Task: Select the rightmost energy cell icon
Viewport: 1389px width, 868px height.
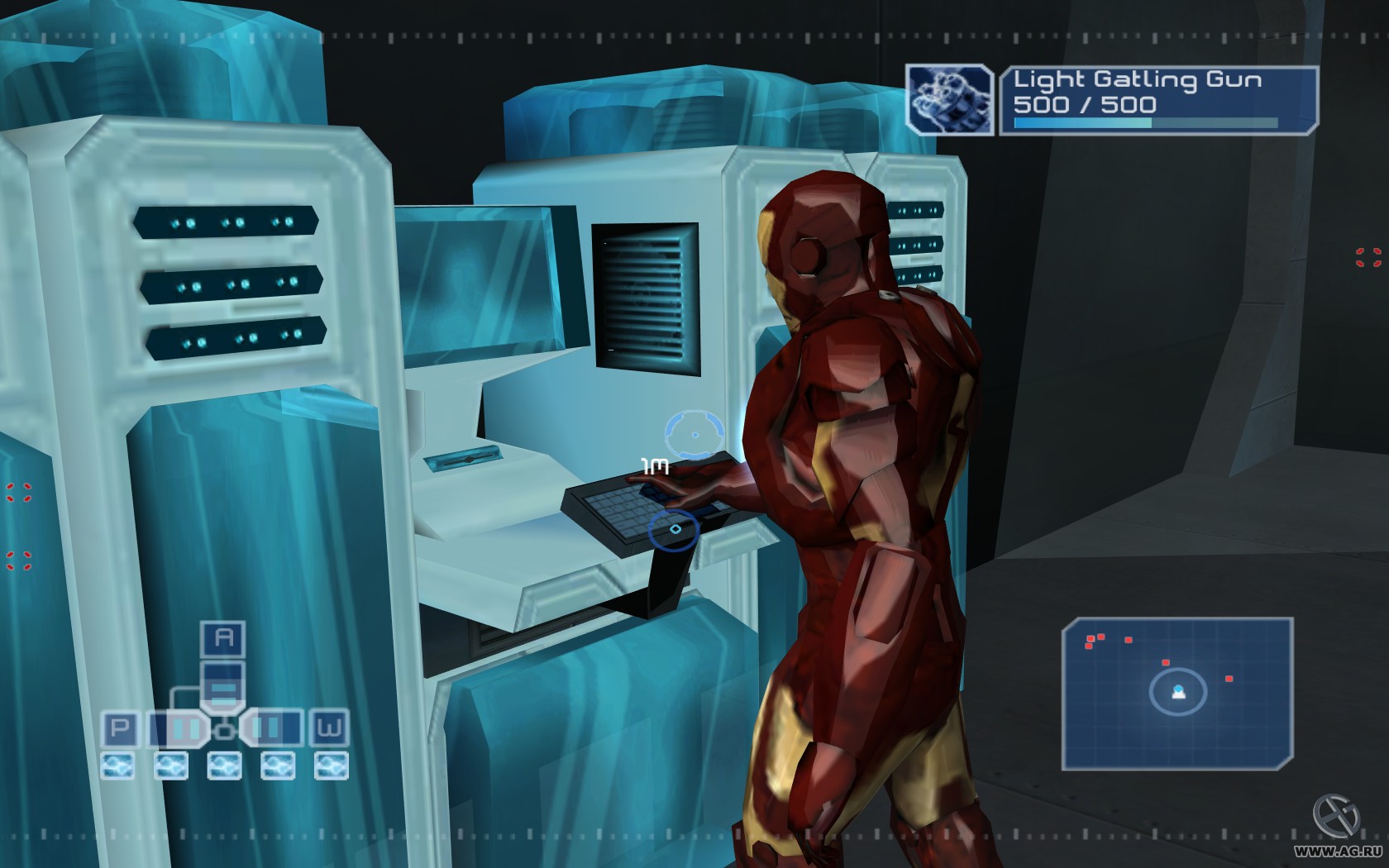Action: coord(330,765)
